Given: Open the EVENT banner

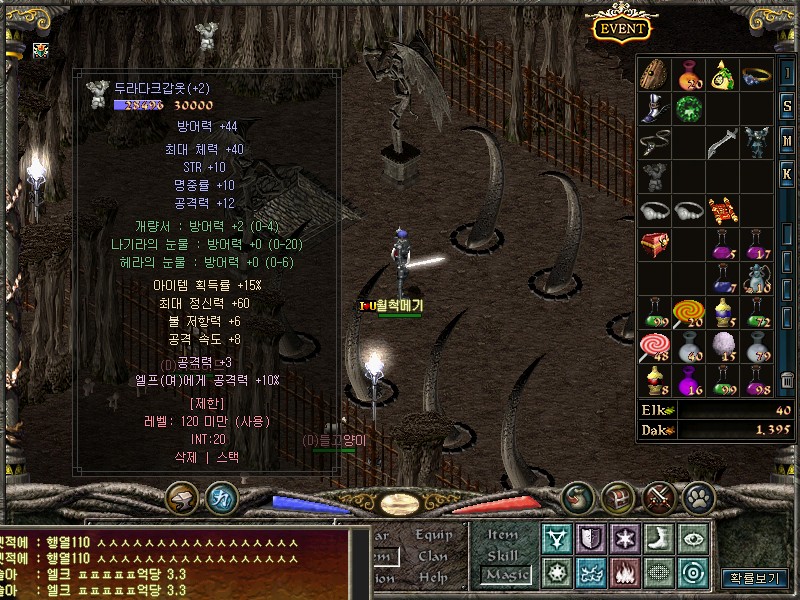Looking at the screenshot, I should [622, 27].
